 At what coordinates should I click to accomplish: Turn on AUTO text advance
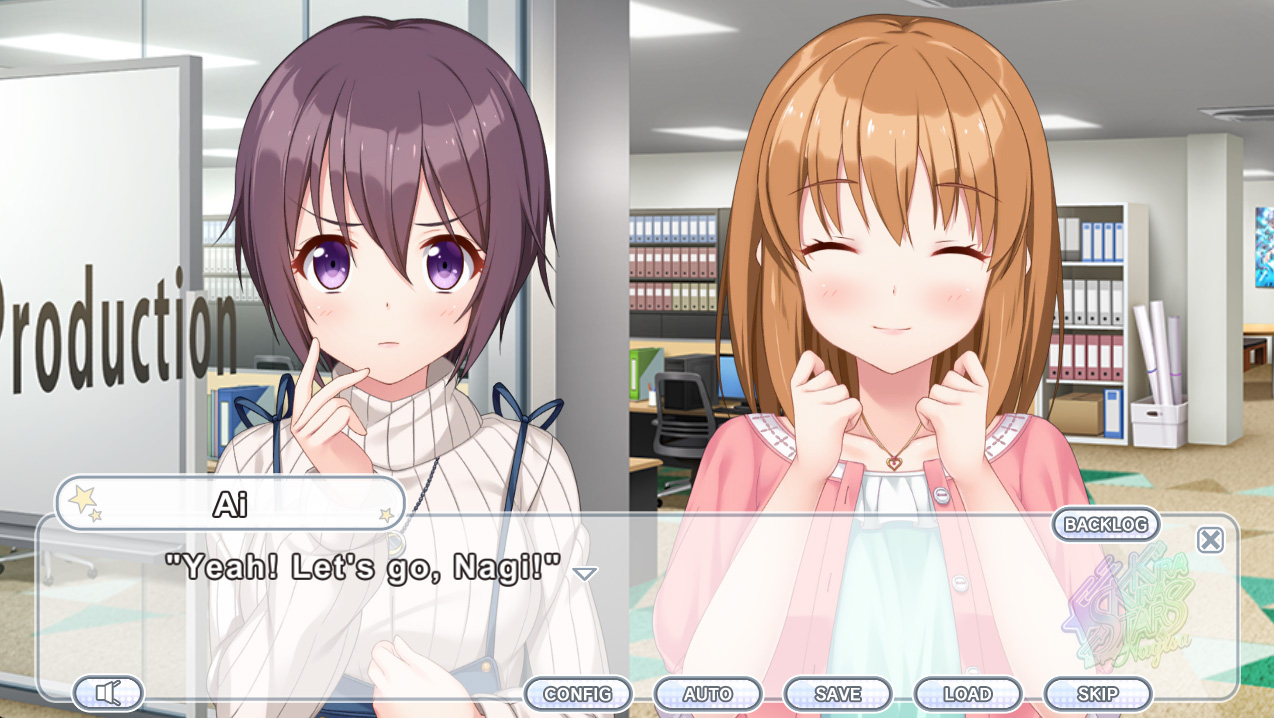click(707, 694)
